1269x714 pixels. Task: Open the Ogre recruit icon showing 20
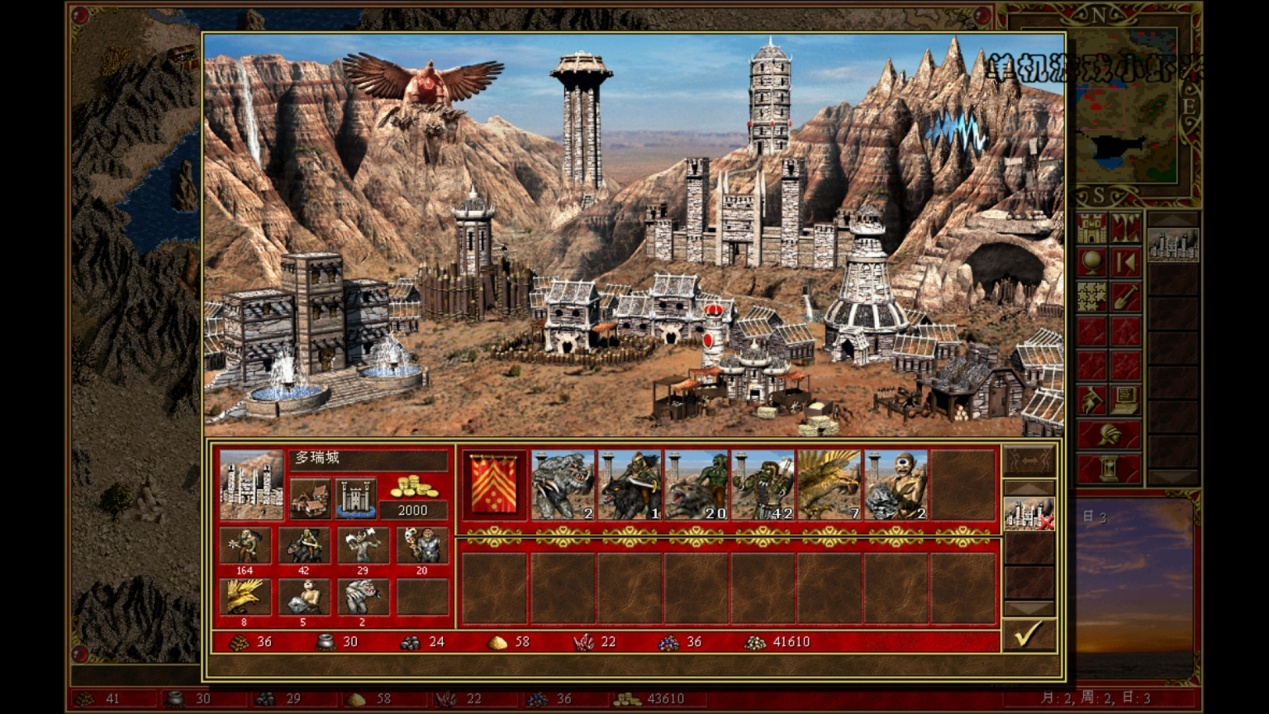(422, 546)
